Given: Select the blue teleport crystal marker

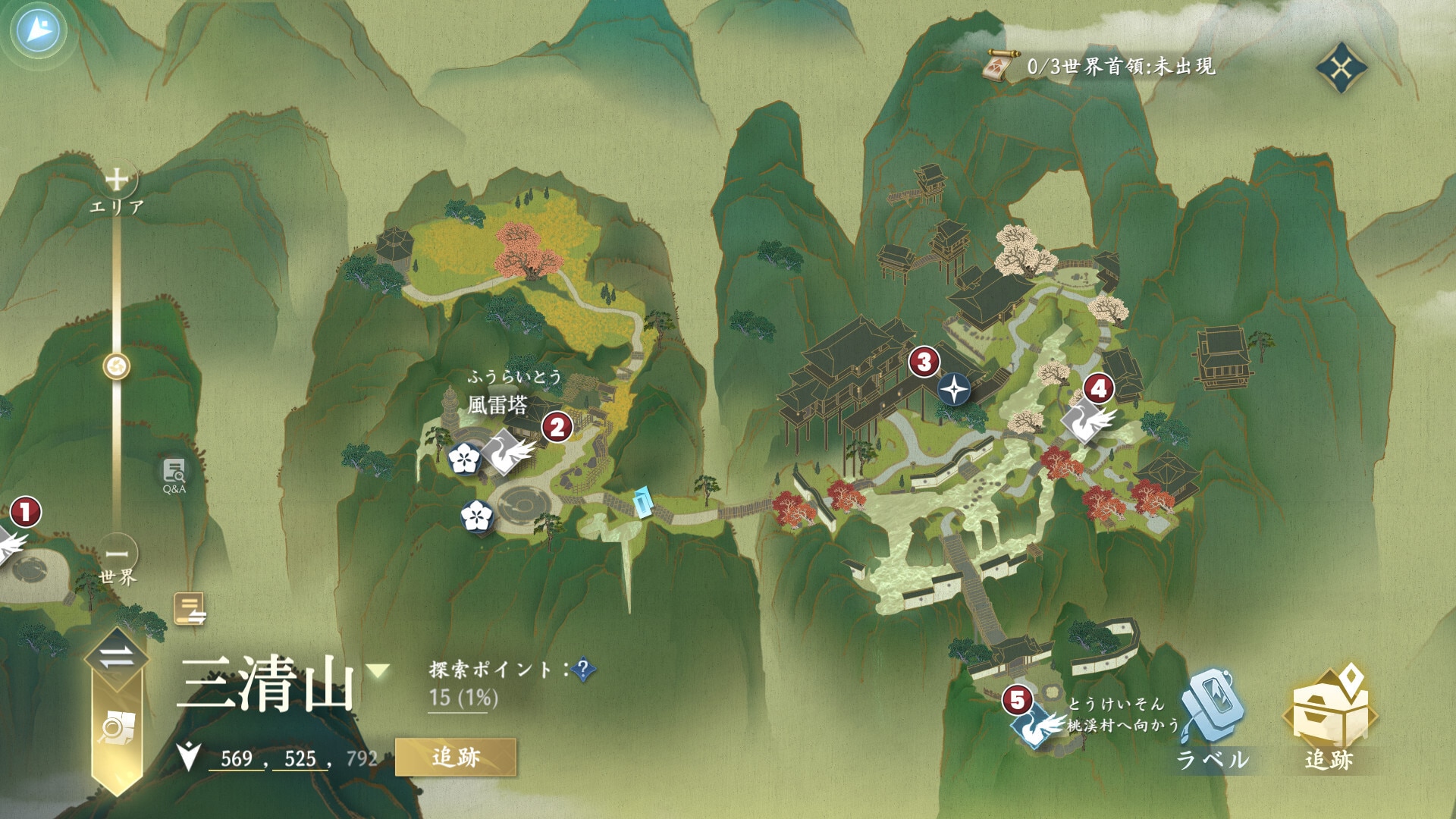Looking at the screenshot, I should tap(642, 503).
